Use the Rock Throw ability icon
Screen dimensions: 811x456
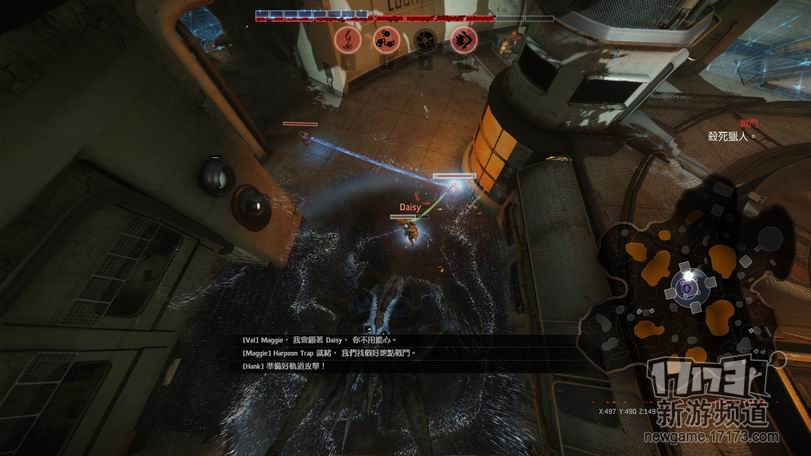(385, 40)
